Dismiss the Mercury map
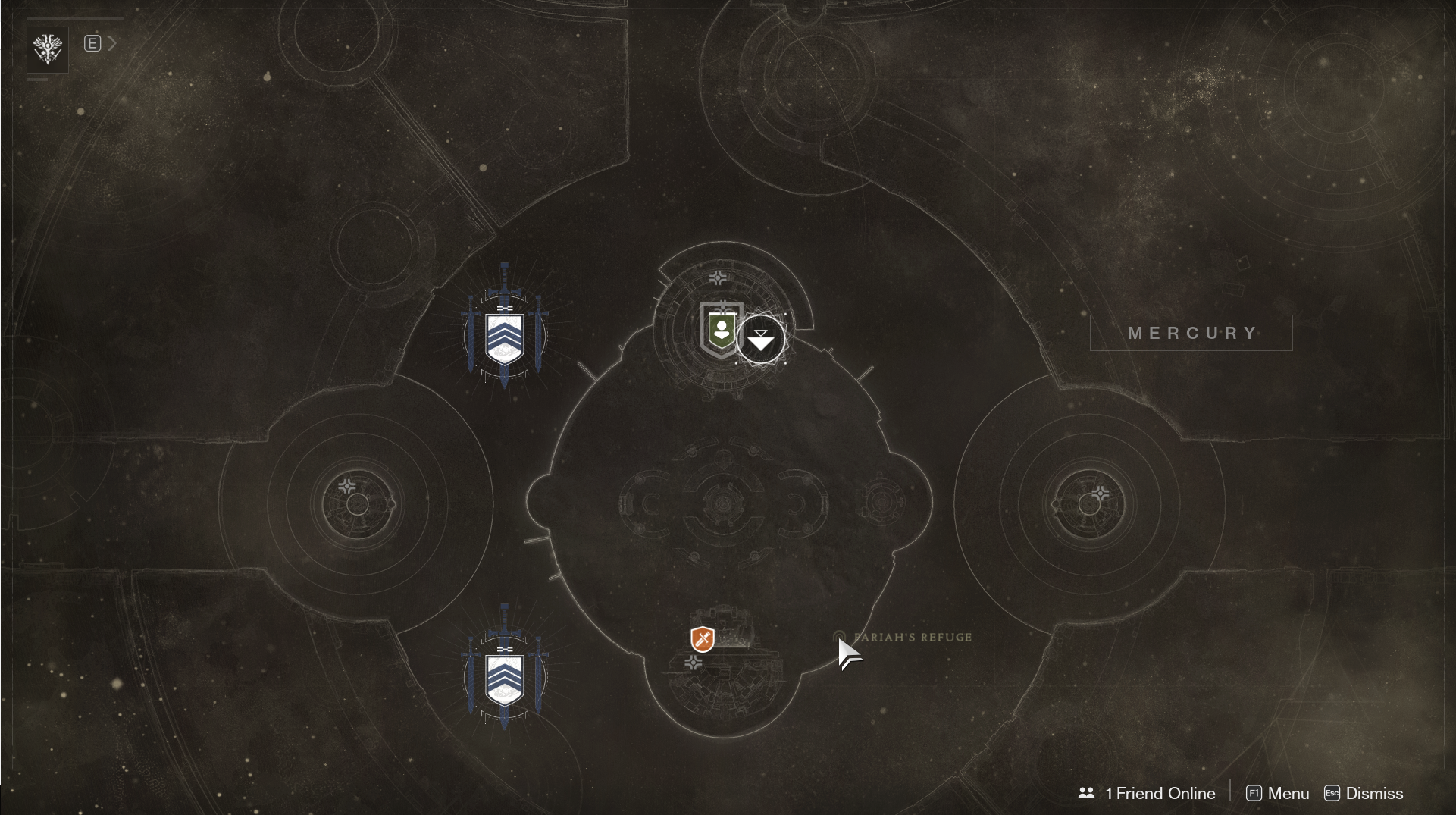This screenshot has height=815, width=1456. (x=1364, y=793)
